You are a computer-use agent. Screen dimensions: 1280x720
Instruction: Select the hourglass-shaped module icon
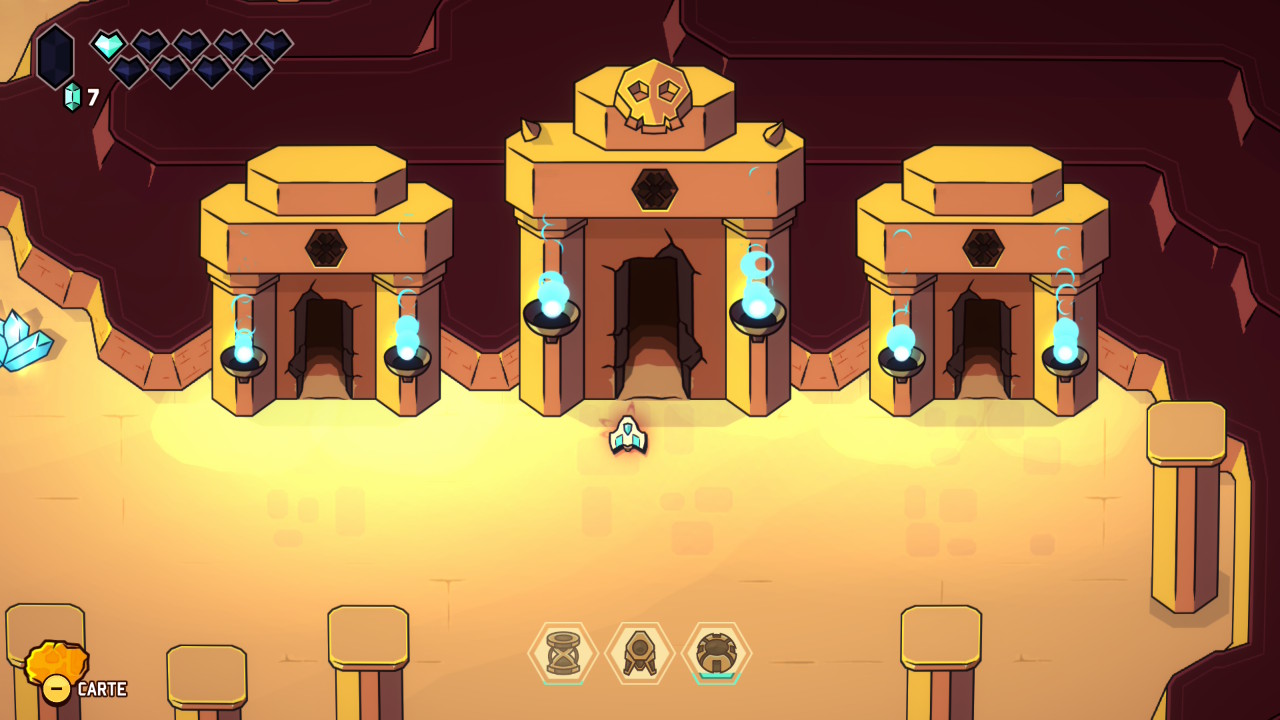point(563,653)
